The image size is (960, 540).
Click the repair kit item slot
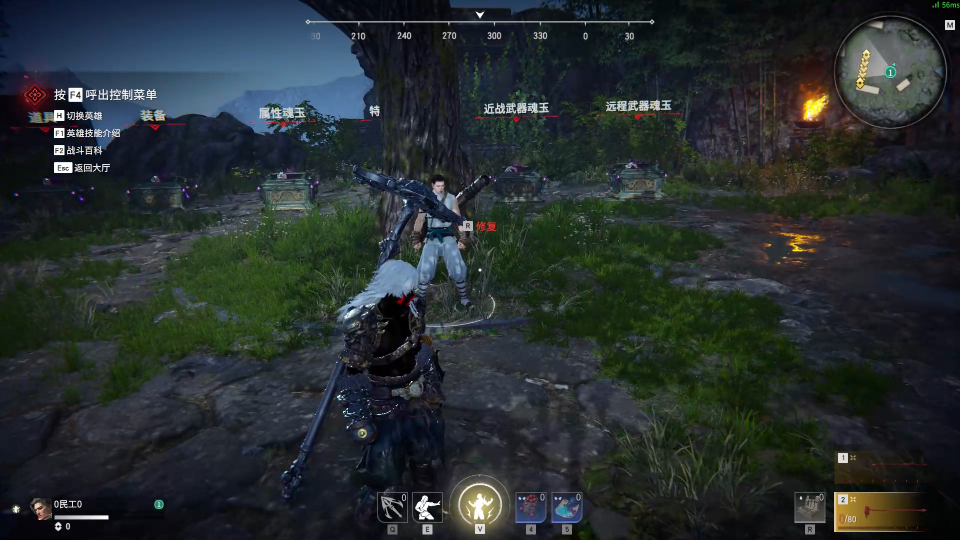coord(810,507)
